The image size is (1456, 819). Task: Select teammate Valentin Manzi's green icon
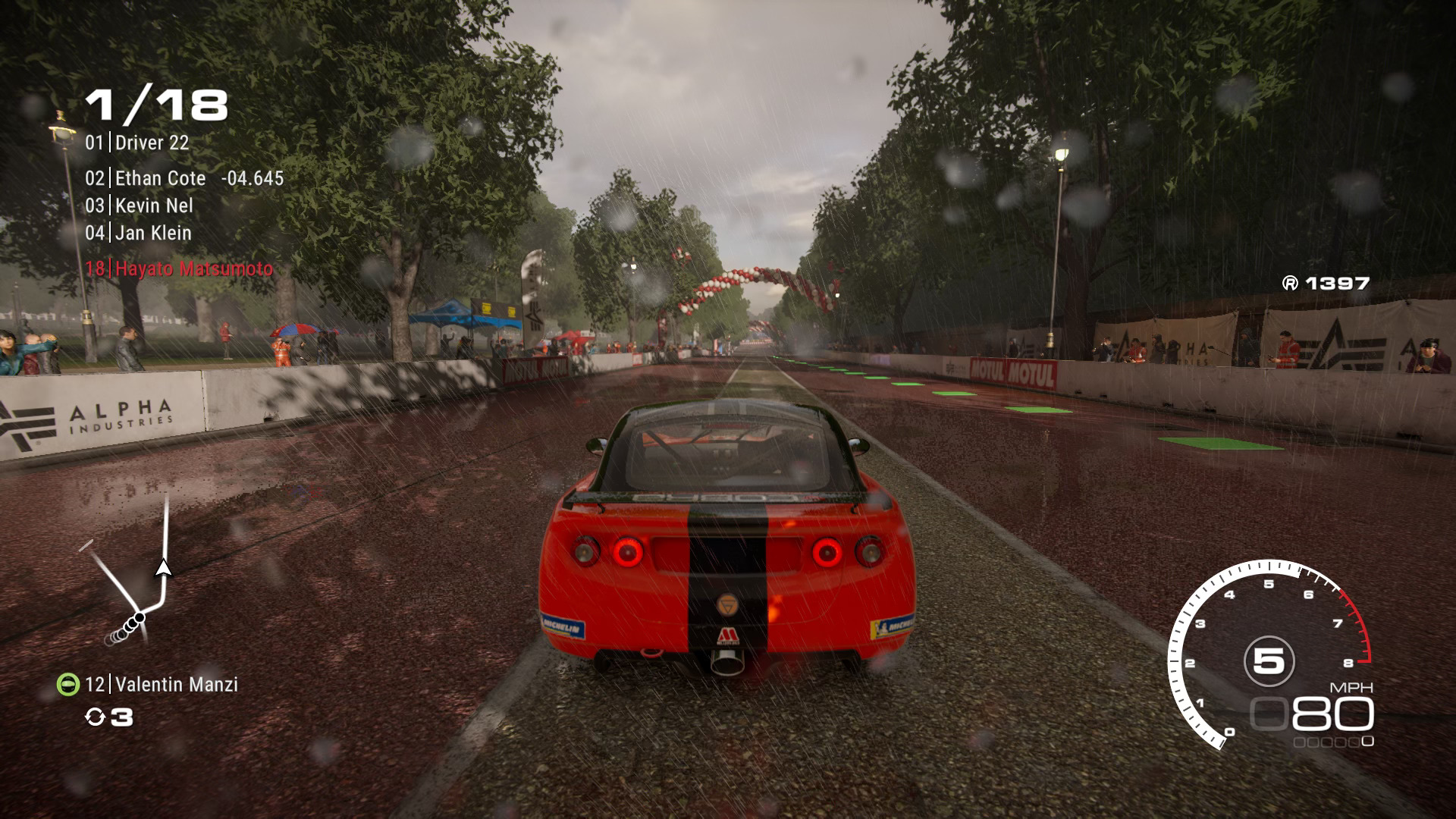coord(68,685)
